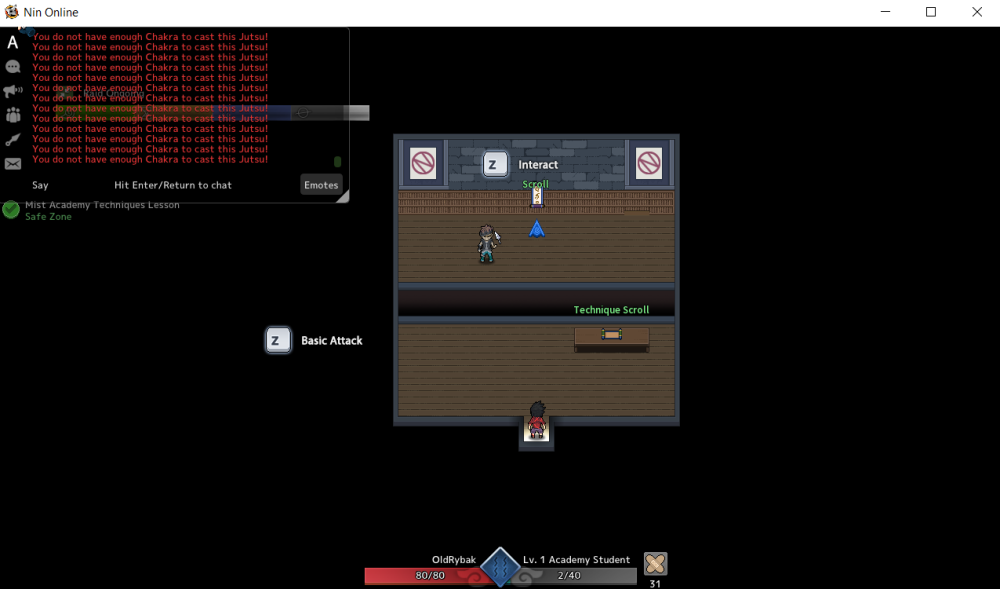This screenshot has height=589, width=1000.
Task: Show the group people chat tab
Action: click(13, 116)
